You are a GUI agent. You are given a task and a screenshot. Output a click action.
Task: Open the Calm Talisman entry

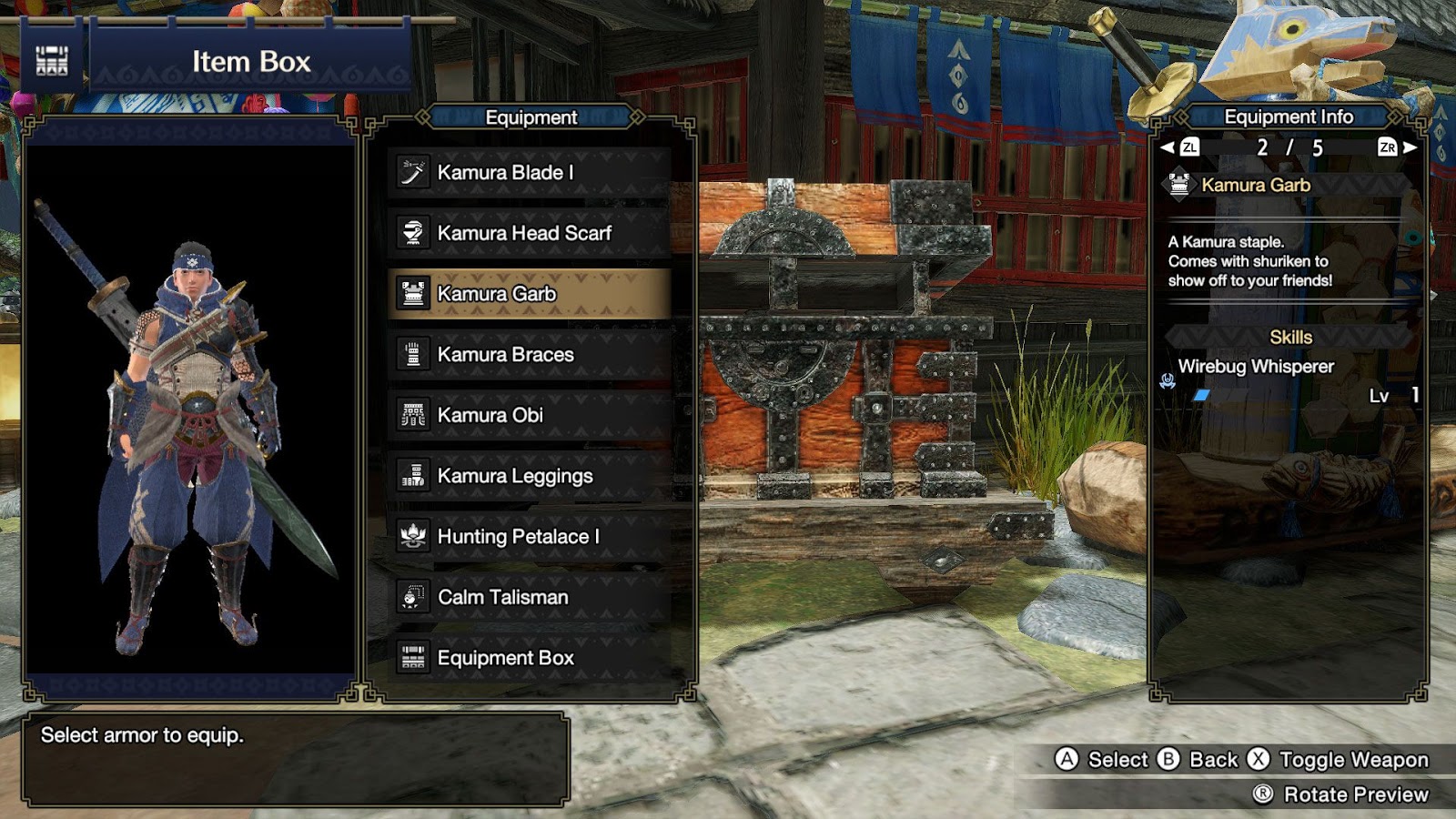pyautogui.click(x=529, y=597)
